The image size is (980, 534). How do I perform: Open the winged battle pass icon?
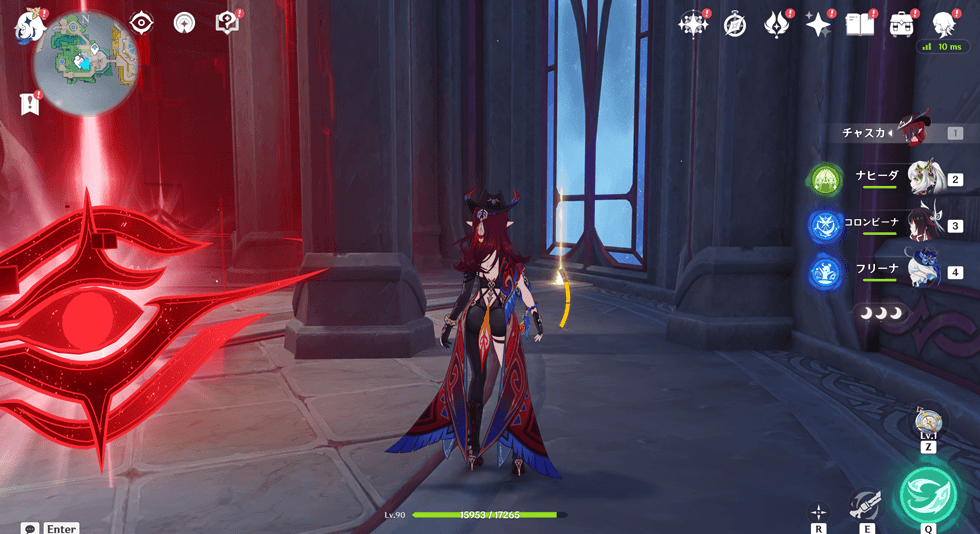point(777,25)
